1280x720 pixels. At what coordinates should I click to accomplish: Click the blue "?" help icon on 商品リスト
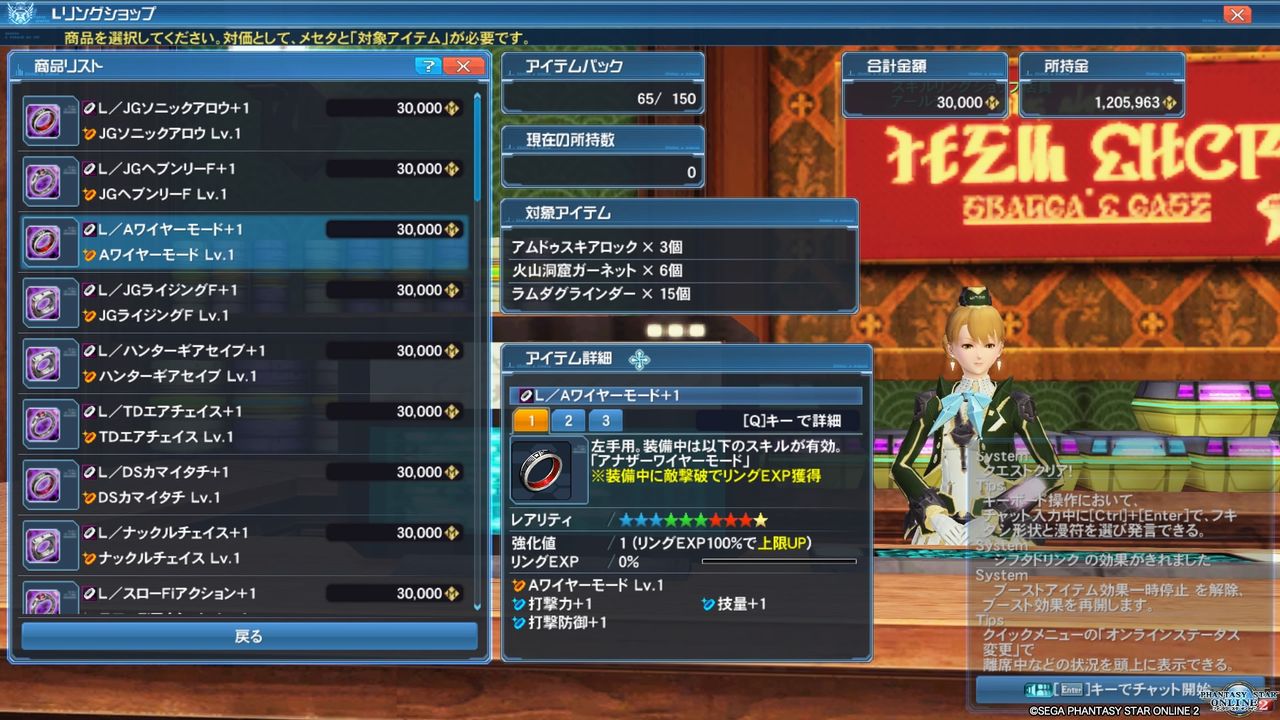430,65
